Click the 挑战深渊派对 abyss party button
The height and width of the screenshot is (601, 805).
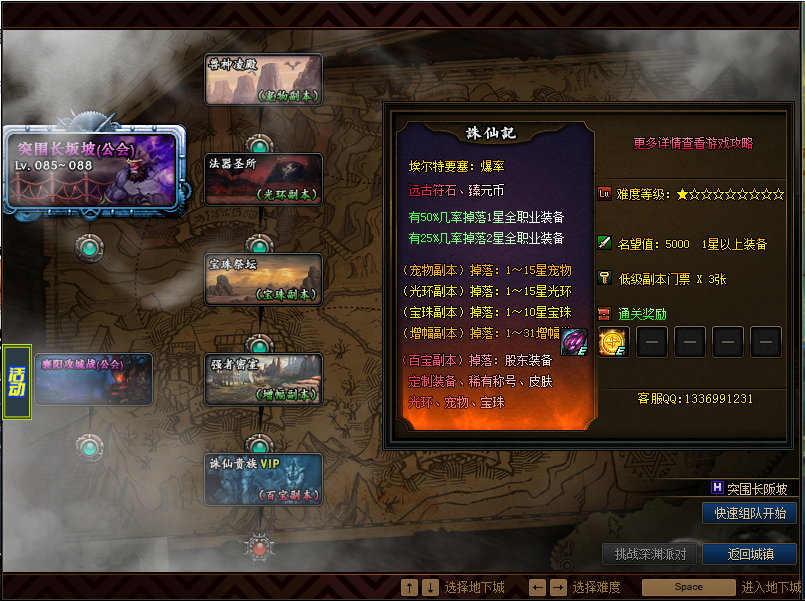649,554
